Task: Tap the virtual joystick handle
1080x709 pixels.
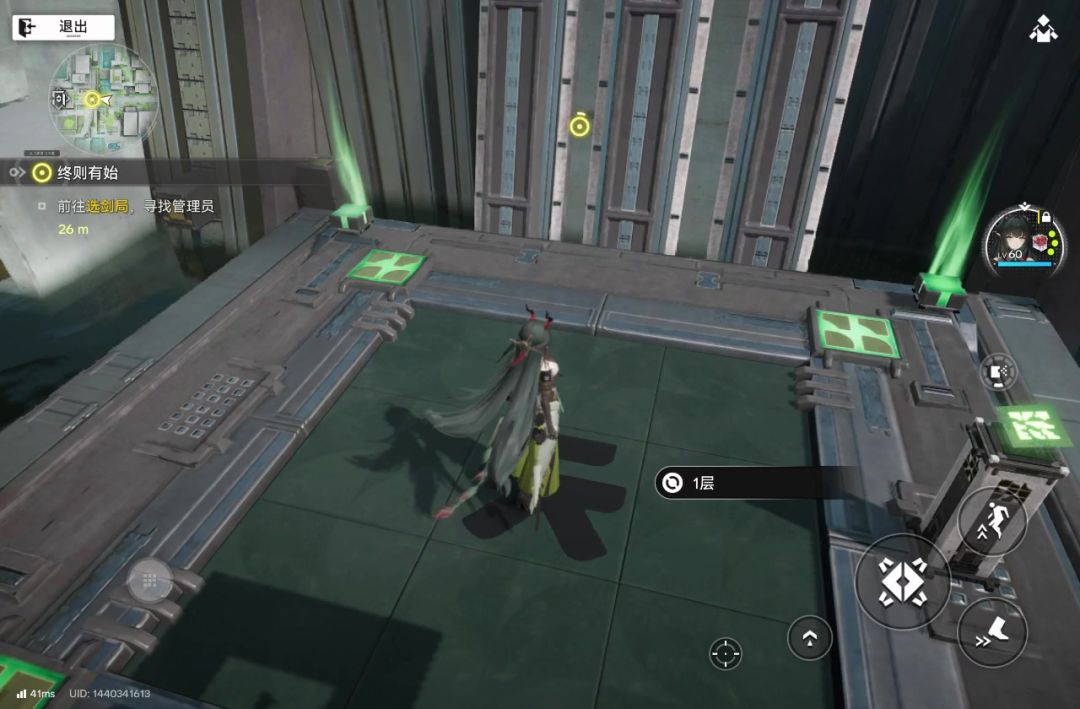Action: click(x=148, y=580)
